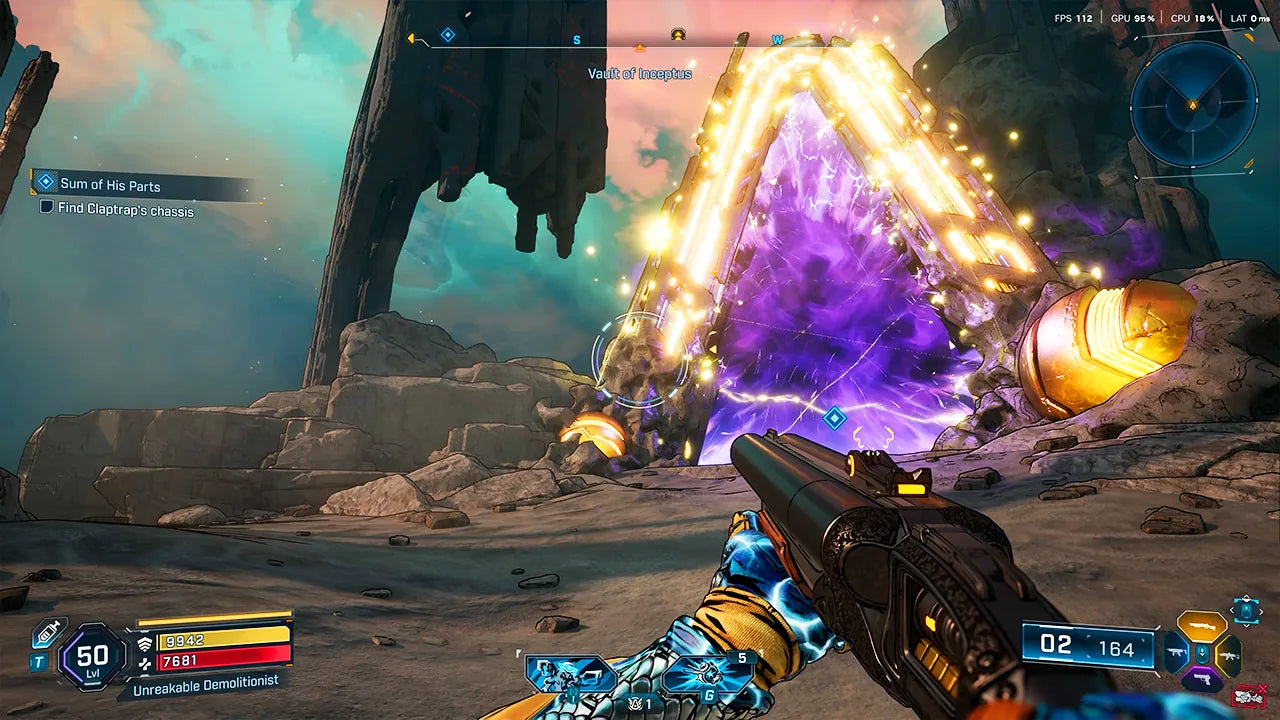Select the orange shotgun in the weapon wheel
The image size is (1280, 720).
tap(1202, 626)
